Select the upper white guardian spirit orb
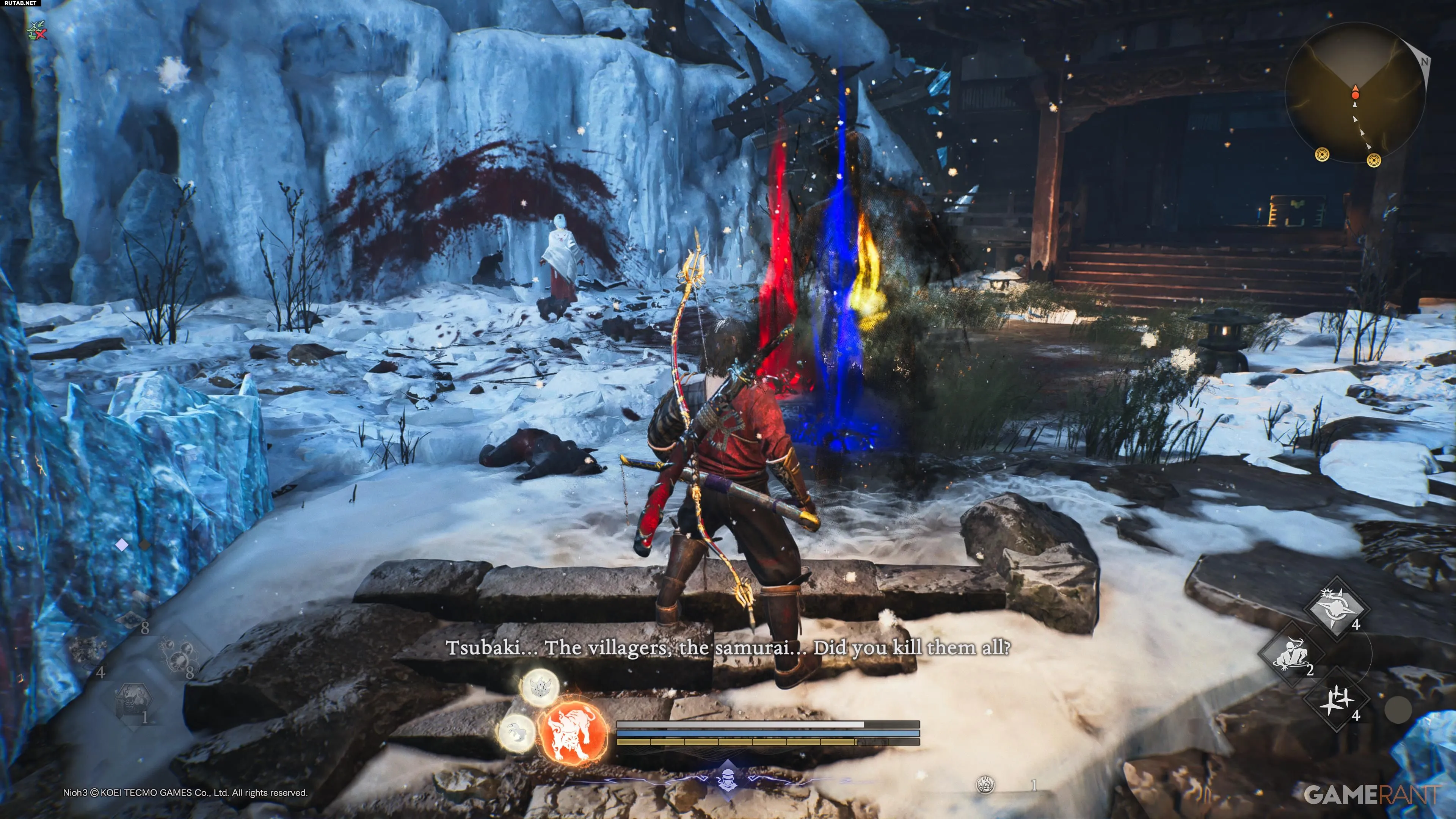Screen dimensions: 1456x819 pos(539,687)
